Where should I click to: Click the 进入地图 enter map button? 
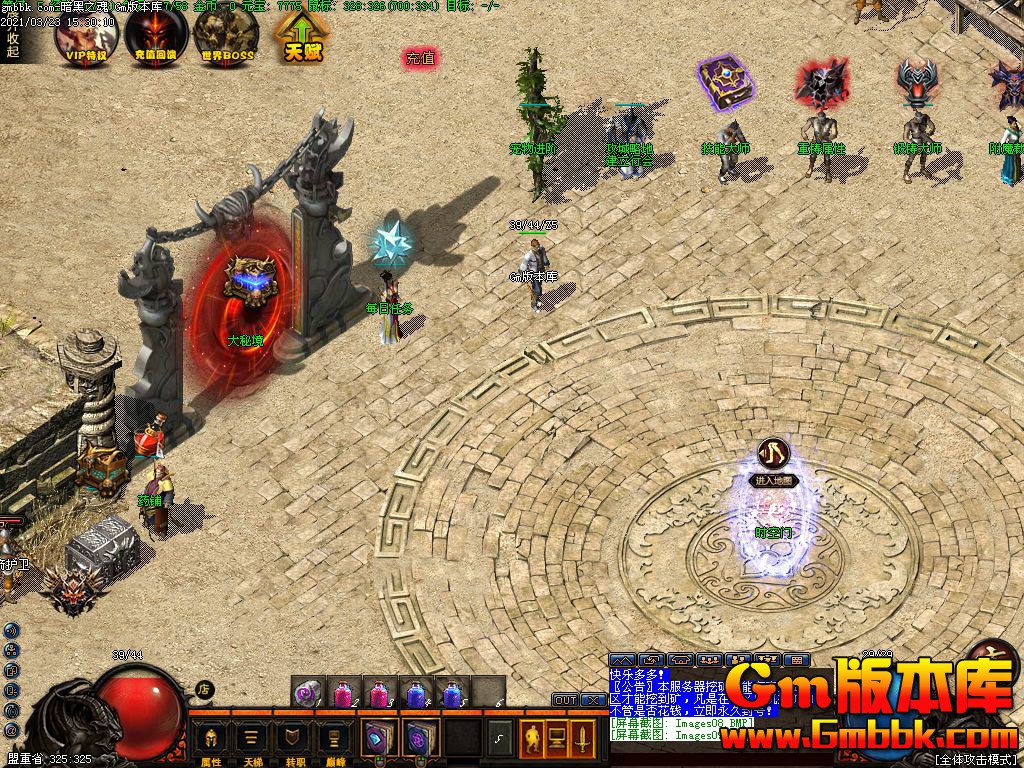click(774, 480)
